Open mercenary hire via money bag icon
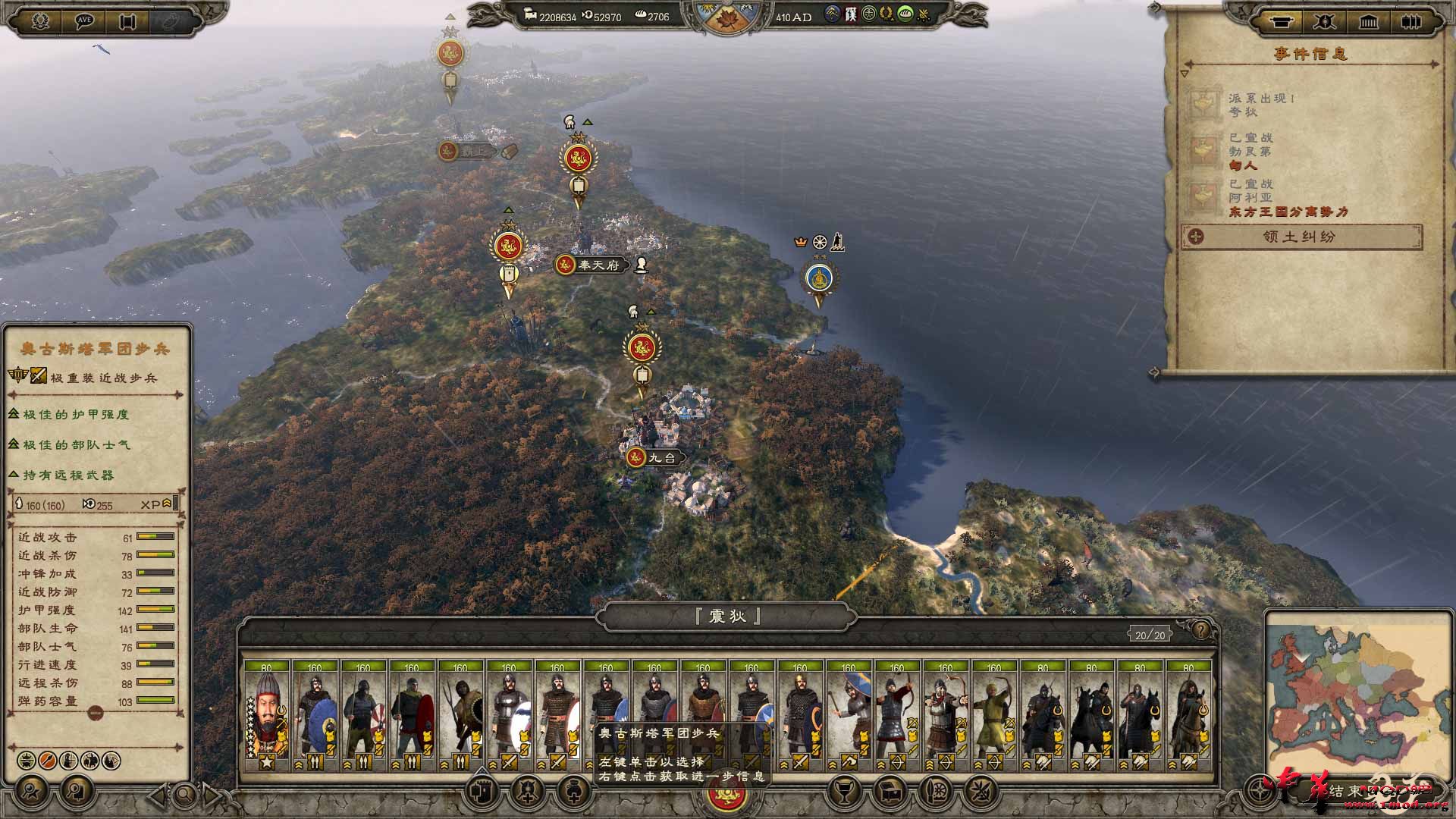This screenshot has height=819, width=1456. point(572,792)
